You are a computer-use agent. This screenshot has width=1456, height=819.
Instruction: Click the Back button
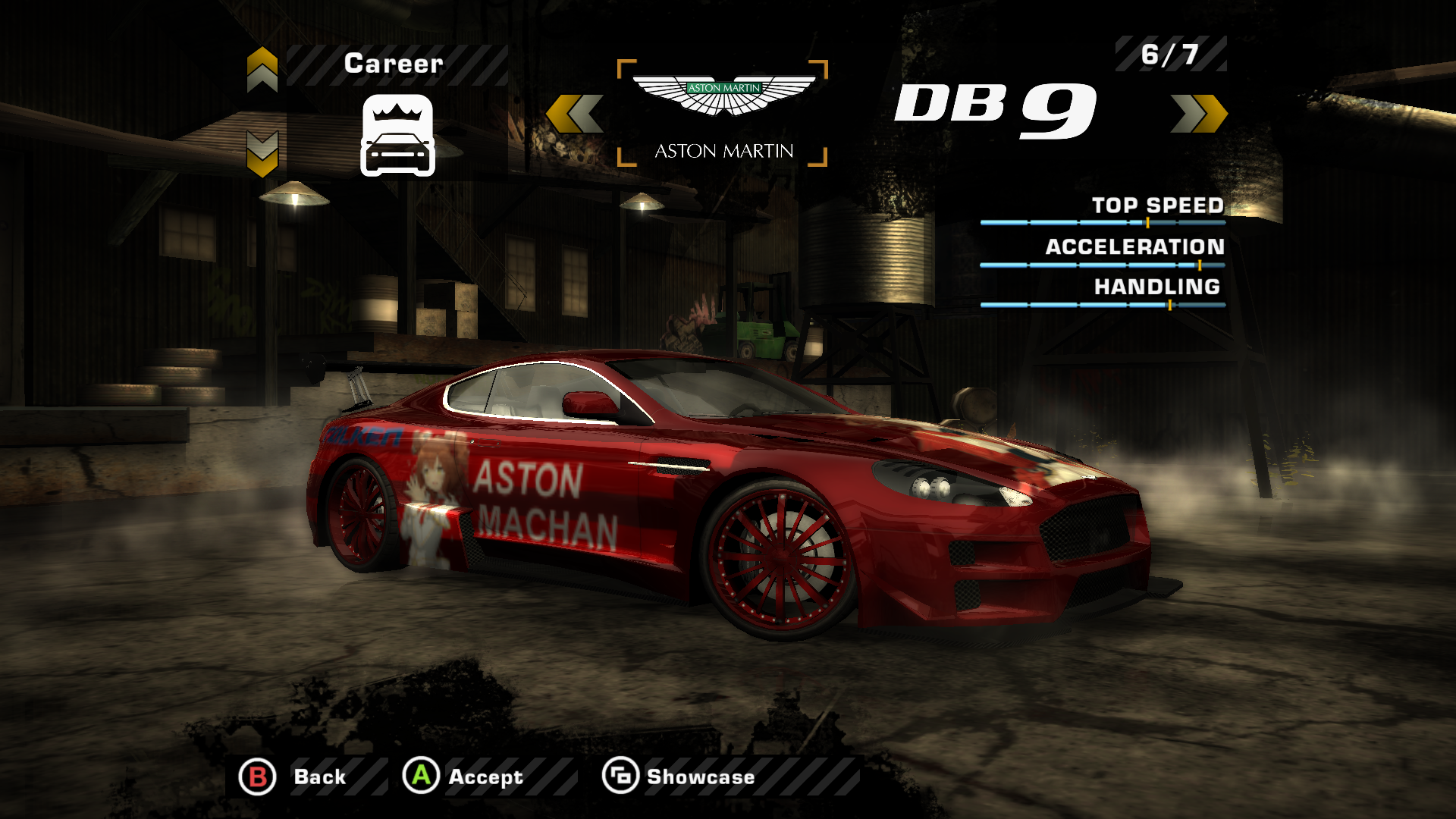pos(294,777)
